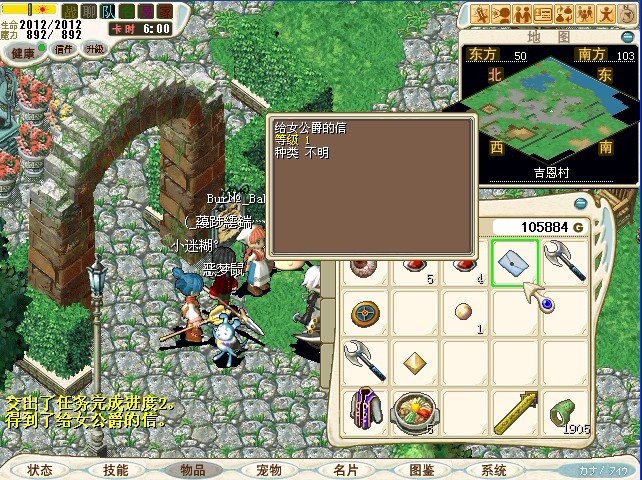
Task: Select the purple robe armor slot
Action: click(364, 410)
